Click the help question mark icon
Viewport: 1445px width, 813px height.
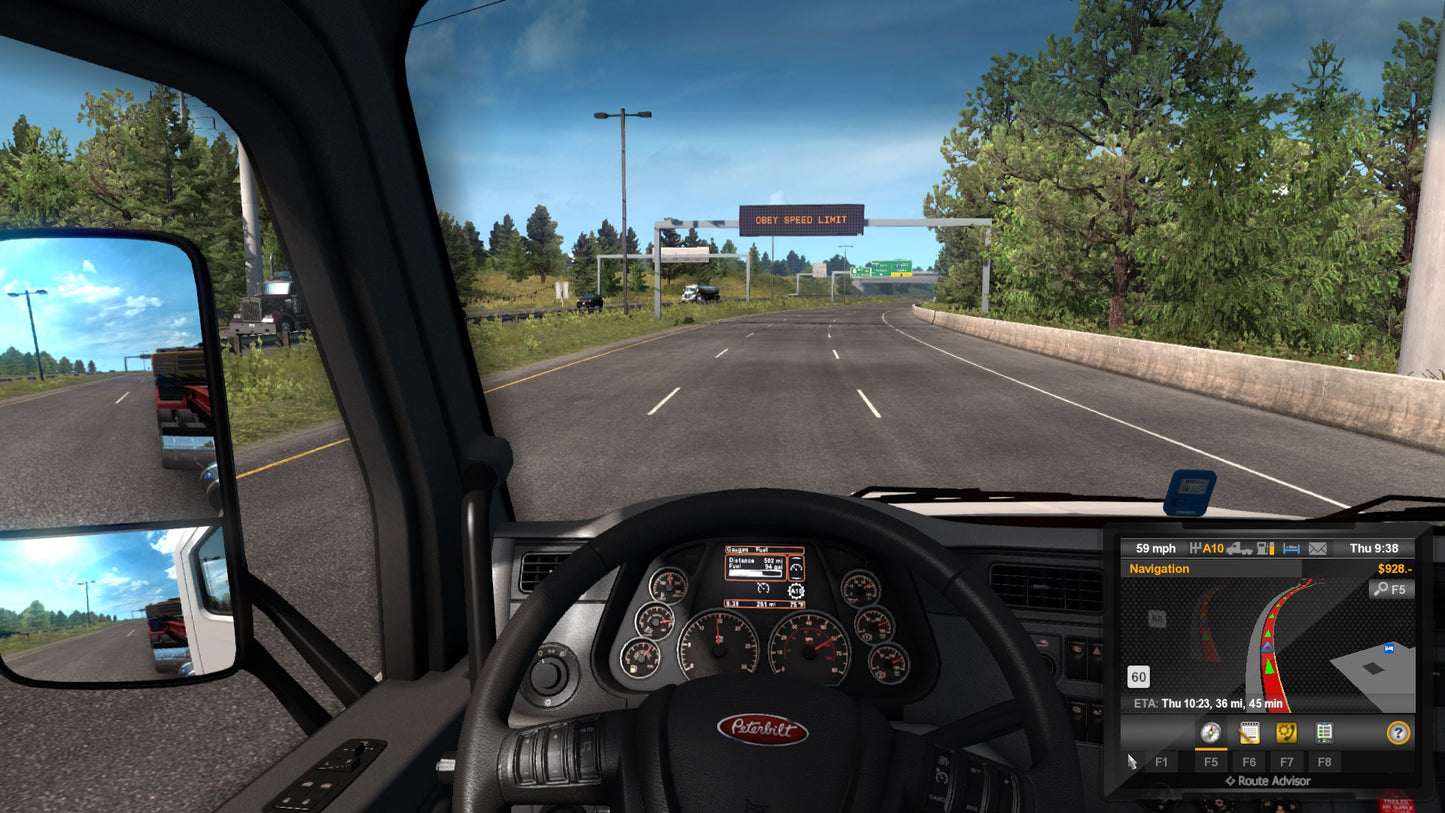[1399, 732]
